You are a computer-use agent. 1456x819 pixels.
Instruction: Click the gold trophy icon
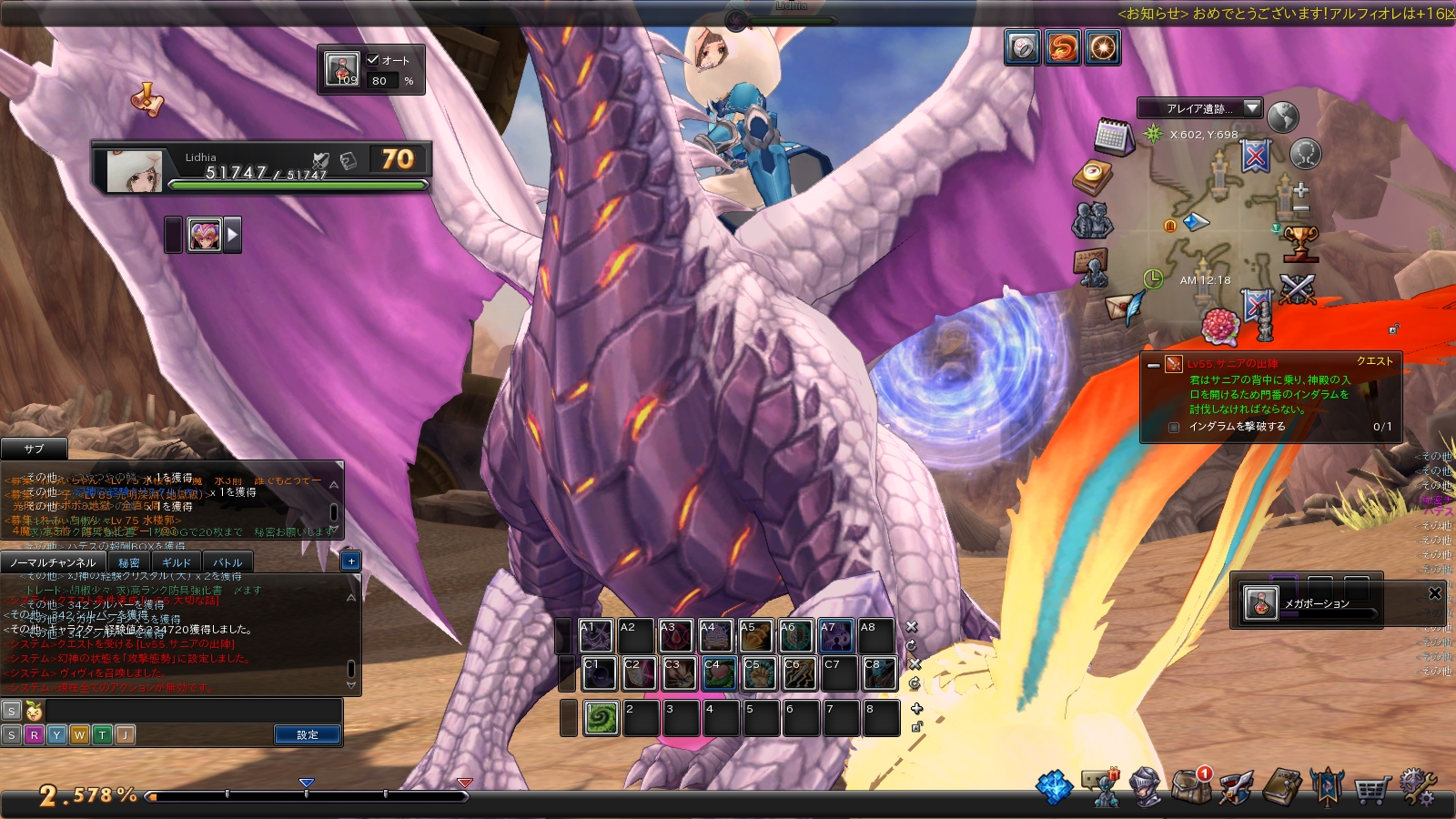tap(1300, 243)
